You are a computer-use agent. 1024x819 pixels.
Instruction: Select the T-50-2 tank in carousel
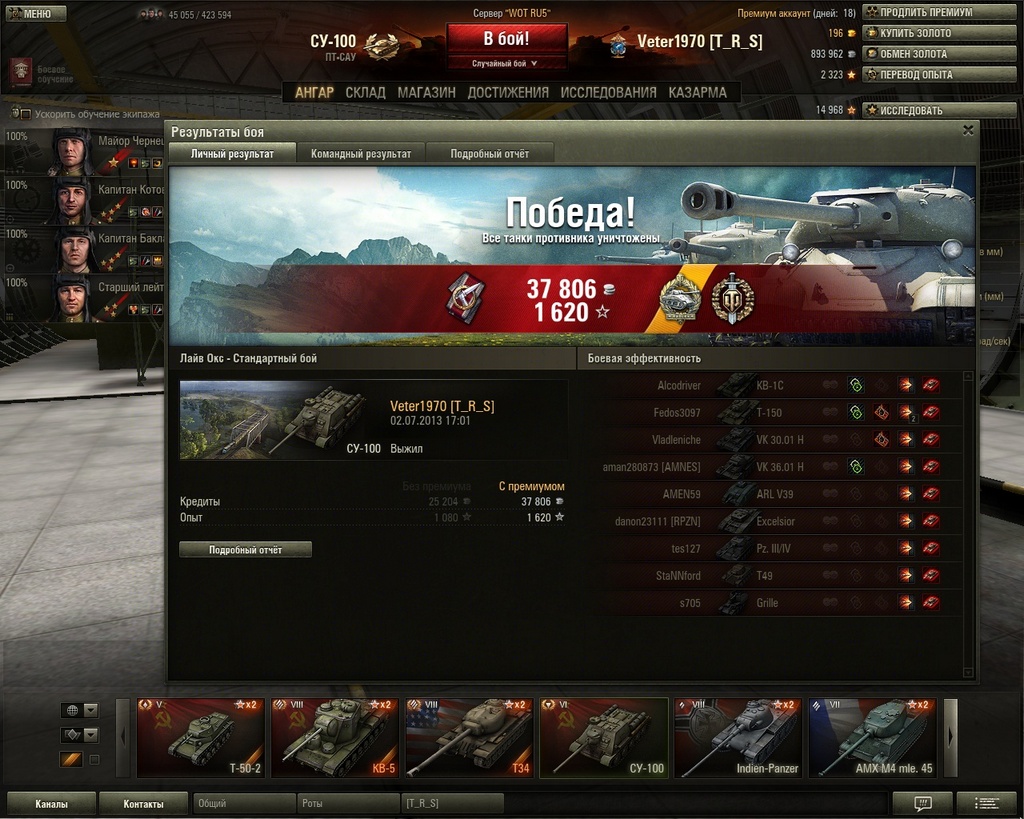[x=200, y=738]
